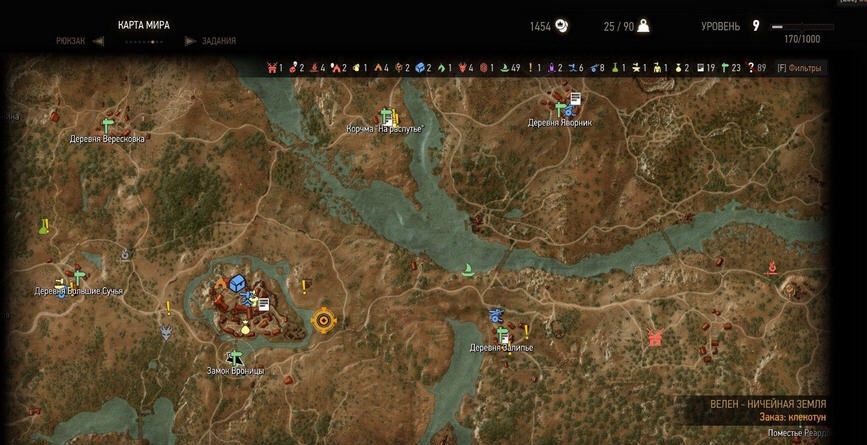Select the red place of power marker
The width and height of the screenshot is (867, 445).
click(773, 267)
